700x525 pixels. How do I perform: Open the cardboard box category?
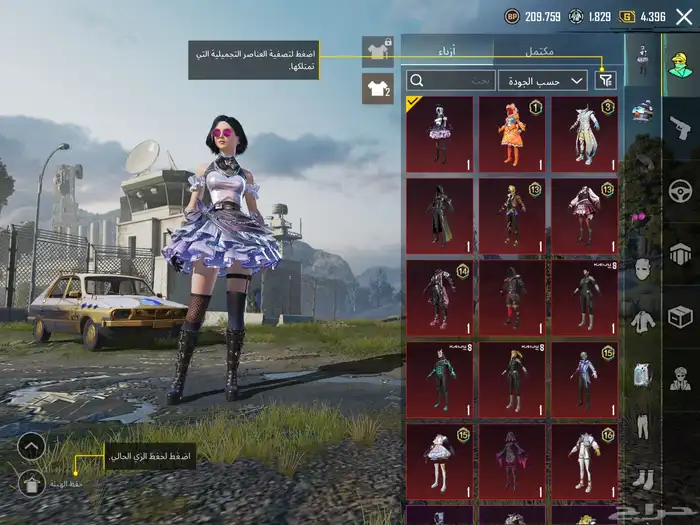pos(681,317)
